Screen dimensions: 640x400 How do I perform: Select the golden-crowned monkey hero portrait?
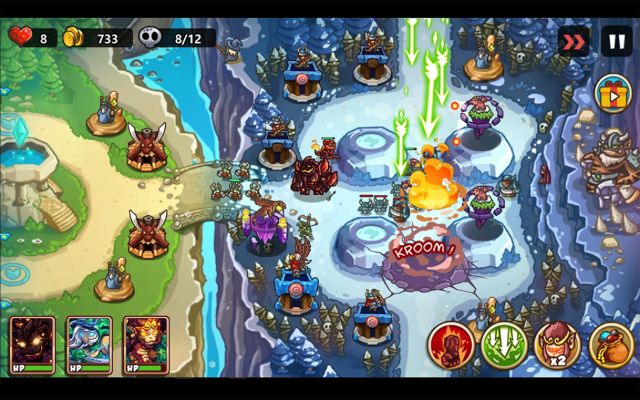pos(146,345)
